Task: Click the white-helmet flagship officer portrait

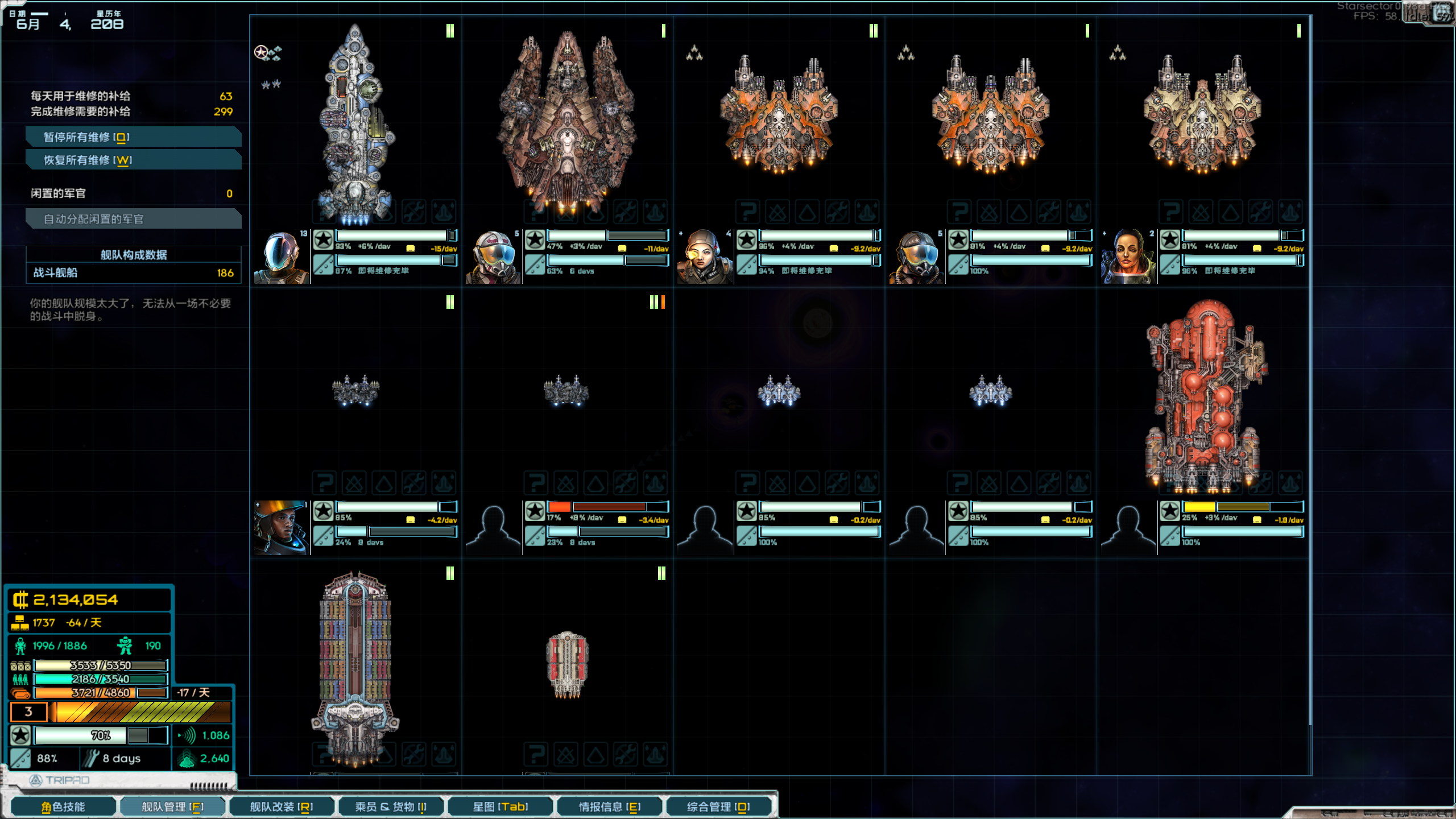Action: 282,257
